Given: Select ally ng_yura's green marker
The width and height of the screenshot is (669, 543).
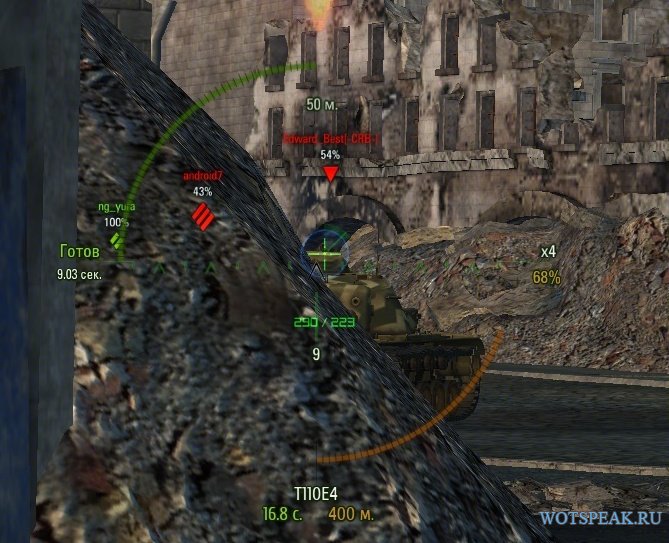Looking at the screenshot, I should click(x=118, y=240).
